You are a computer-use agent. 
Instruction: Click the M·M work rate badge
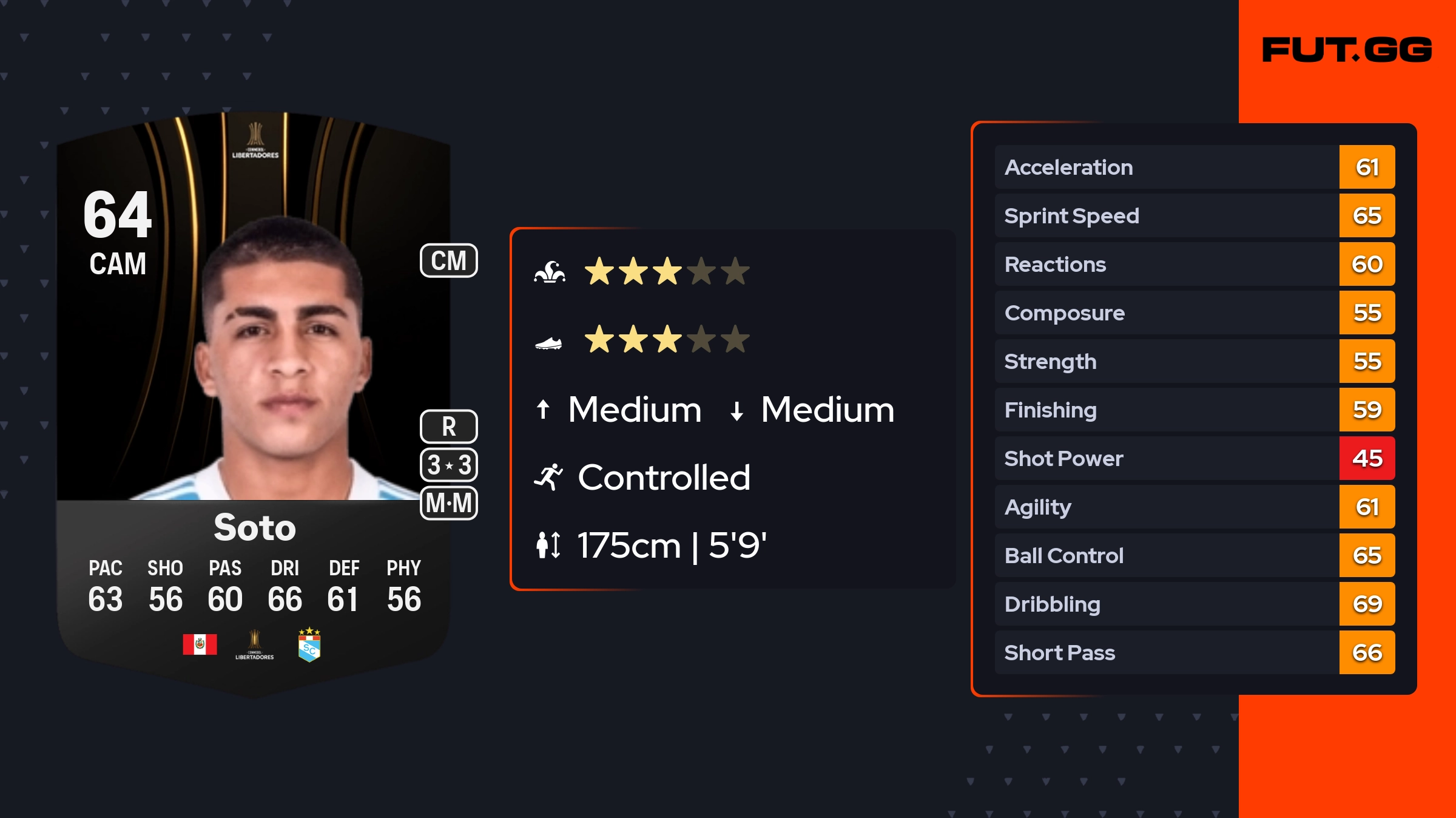(449, 503)
